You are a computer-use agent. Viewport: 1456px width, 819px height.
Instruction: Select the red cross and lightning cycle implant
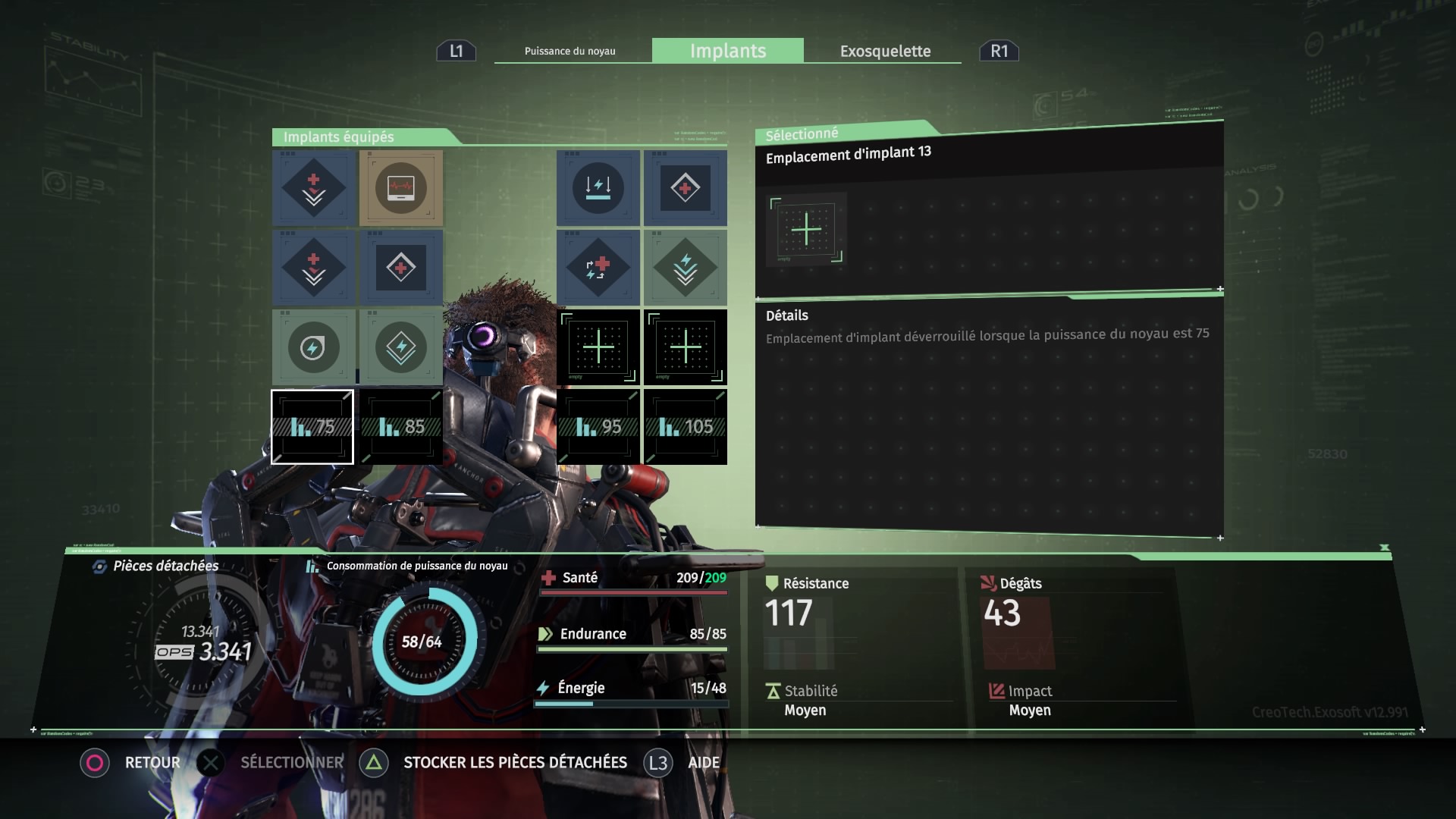(x=598, y=268)
